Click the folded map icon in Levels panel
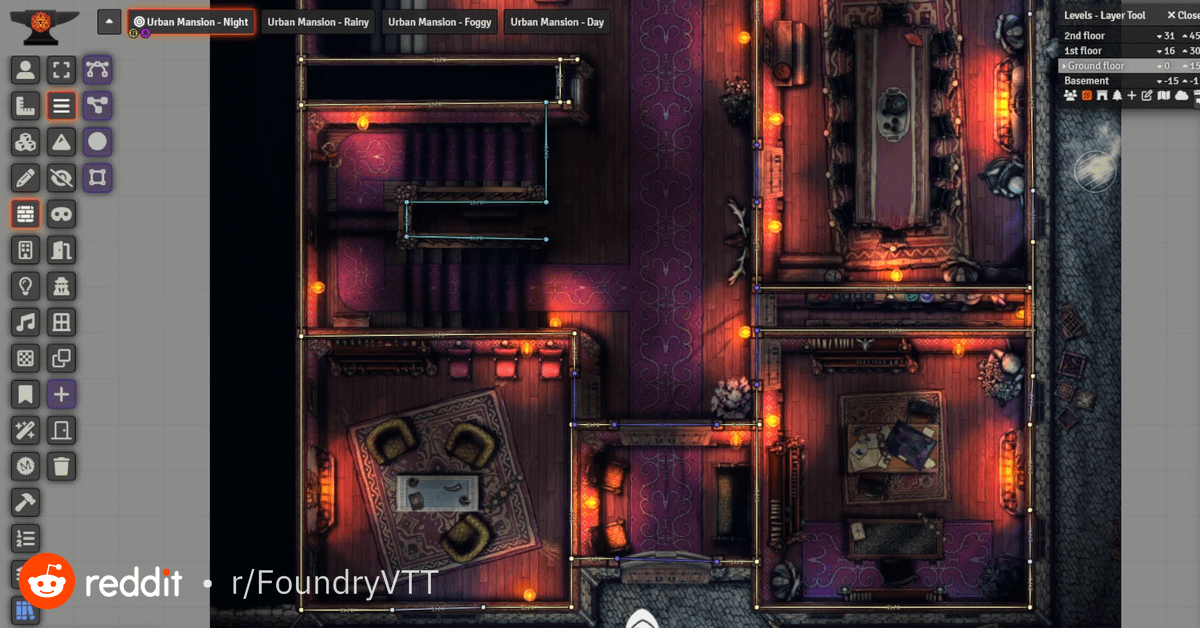Viewport: 1200px width, 628px height. click(x=1164, y=96)
